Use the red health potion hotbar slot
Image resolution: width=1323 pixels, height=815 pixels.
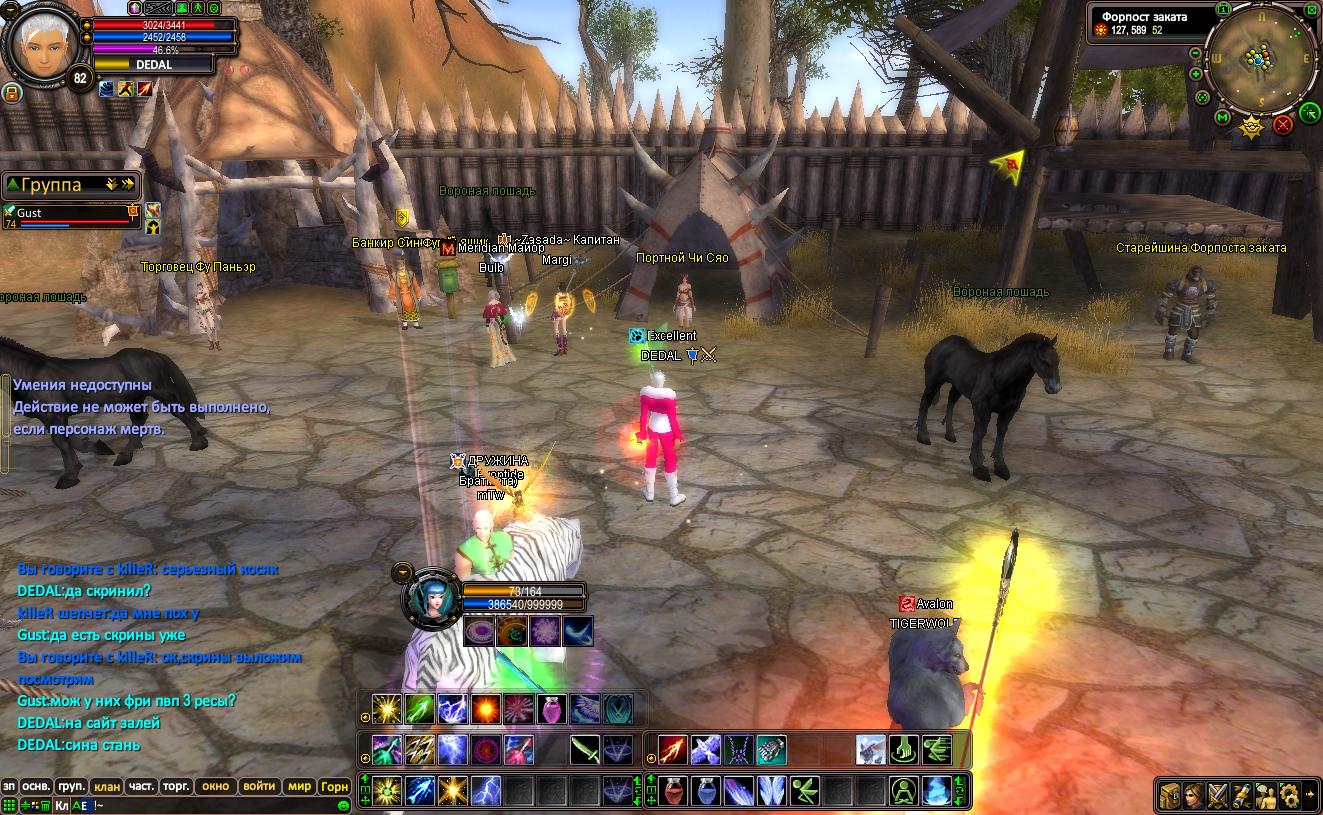pos(674,790)
